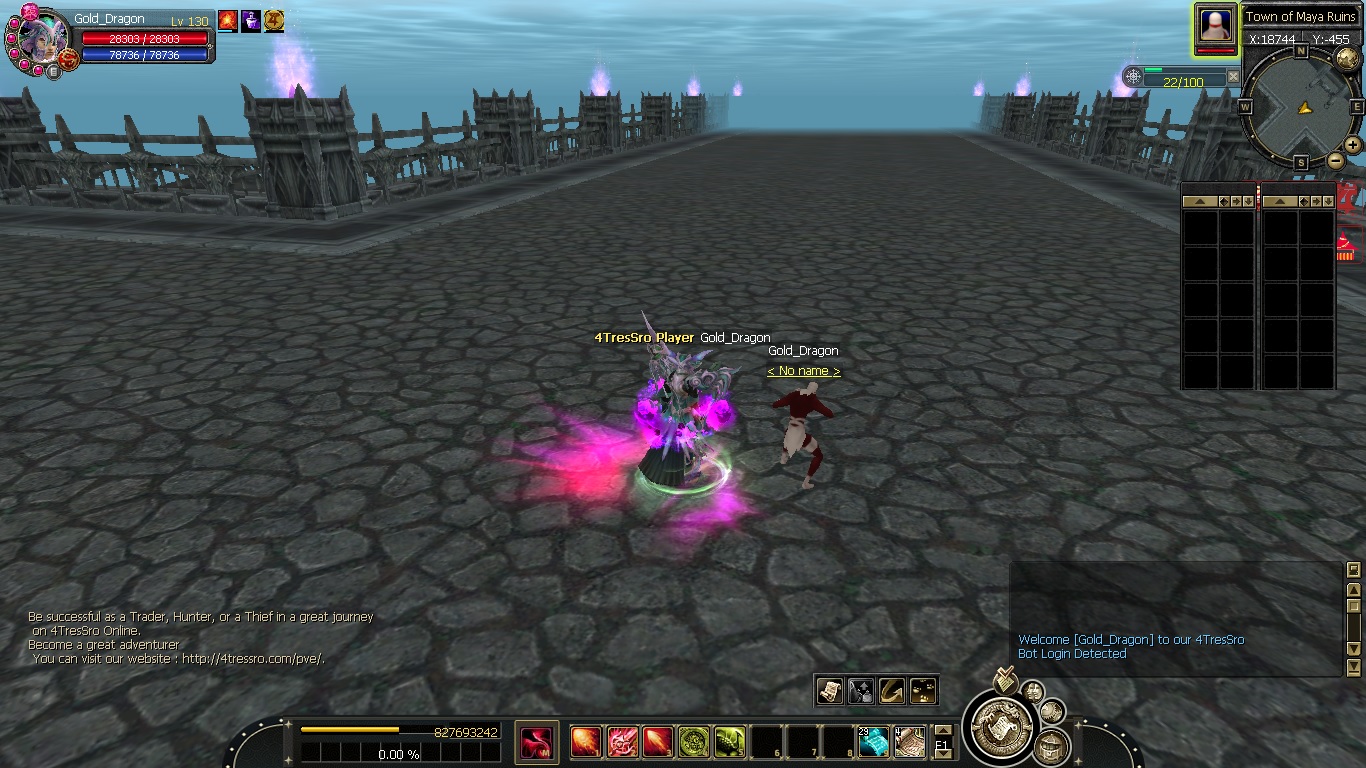Click the Gold_Dragon character portrait
The width and height of the screenshot is (1366, 768).
pos(40,38)
